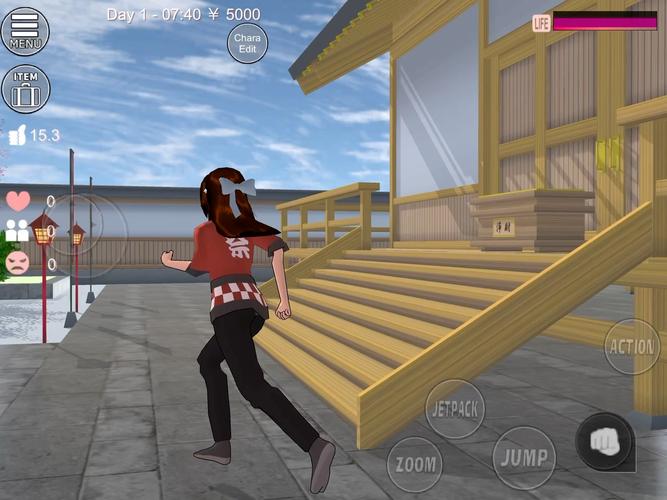Select the pink heart icon

(x=18, y=200)
